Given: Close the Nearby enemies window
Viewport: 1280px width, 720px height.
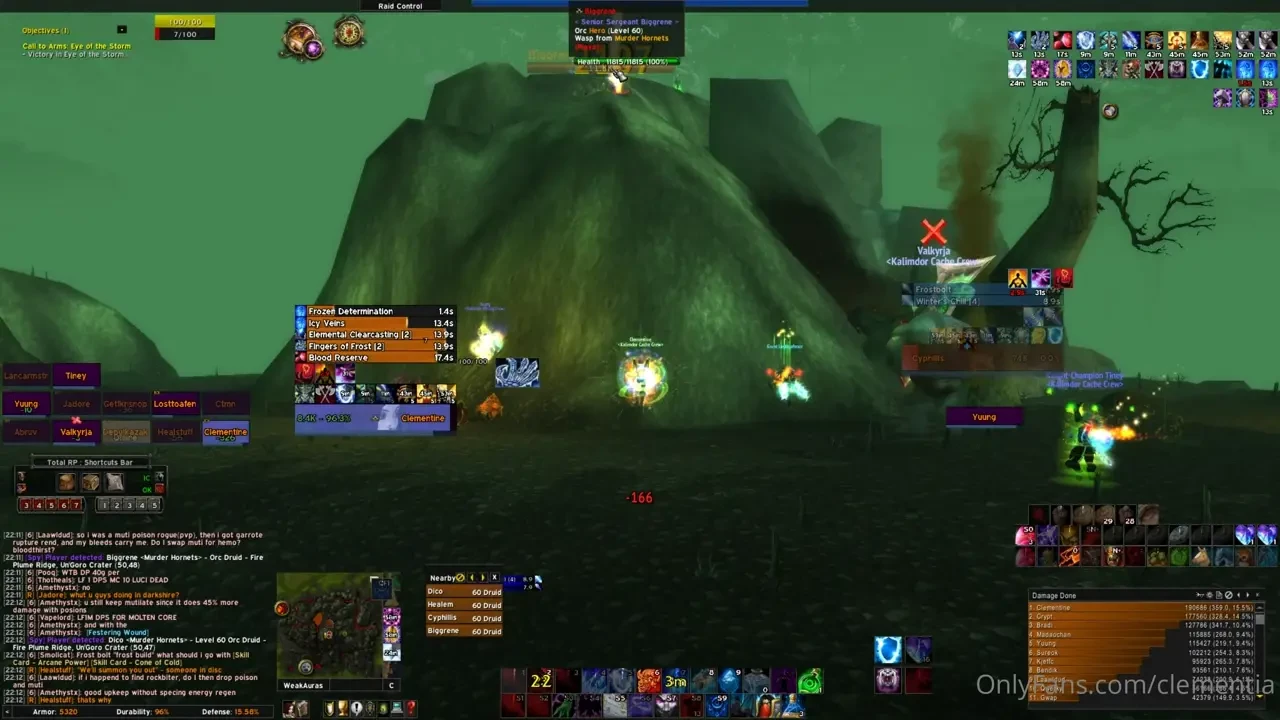Looking at the screenshot, I should point(494,578).
